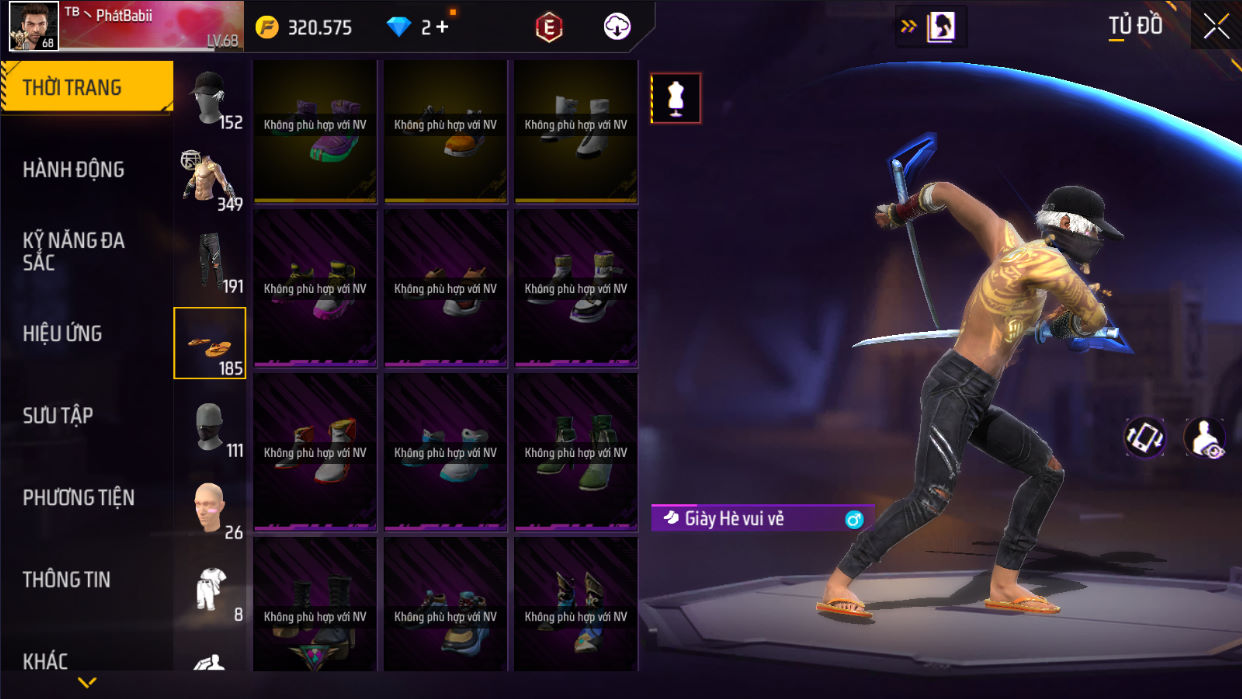
Task: Select the white outfit set subcategory
Action: (x=210, y=590)
